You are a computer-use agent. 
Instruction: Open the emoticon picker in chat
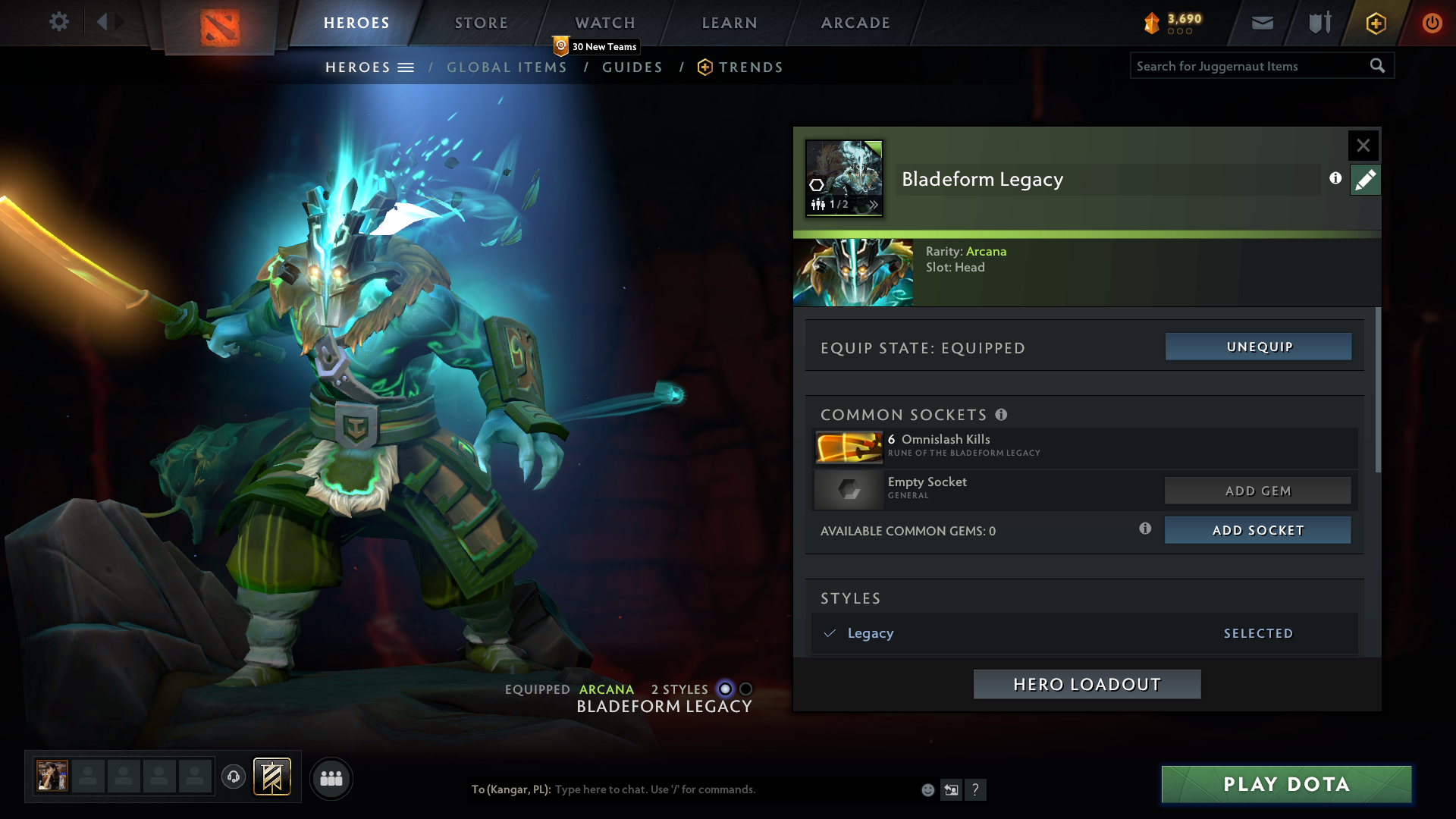click(928, 789)
